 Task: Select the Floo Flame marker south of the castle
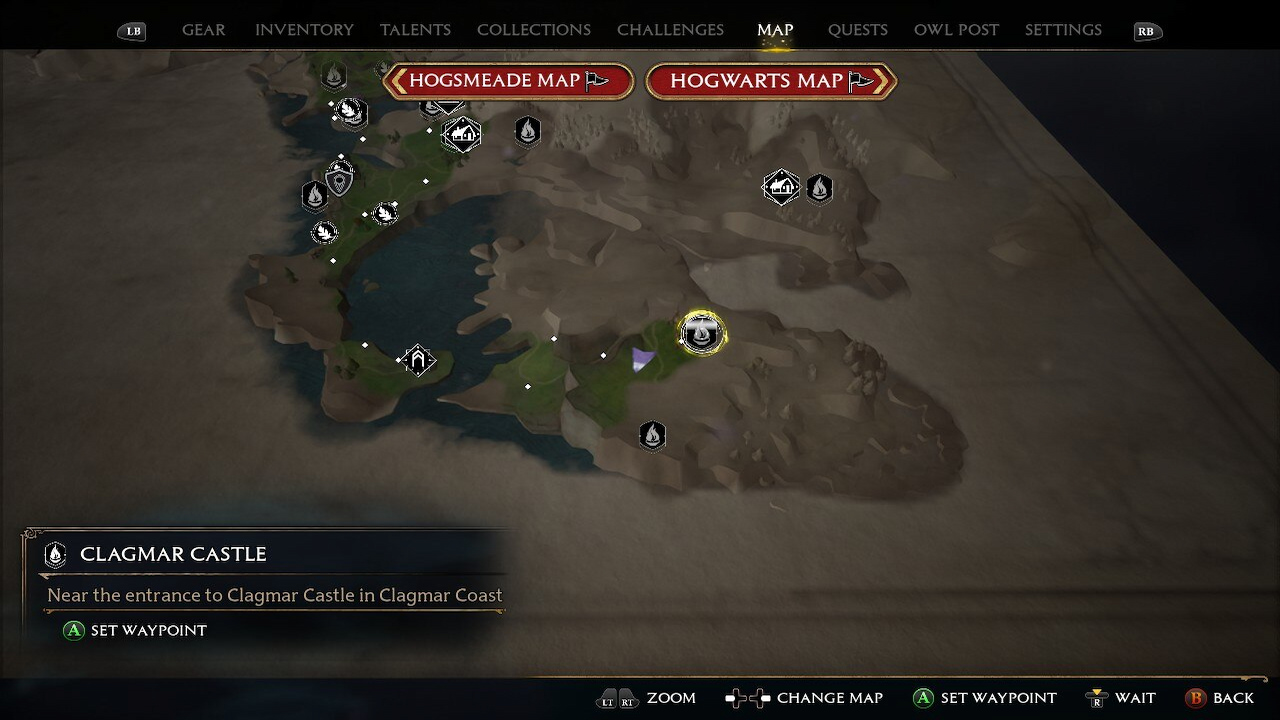click(652, 435)
